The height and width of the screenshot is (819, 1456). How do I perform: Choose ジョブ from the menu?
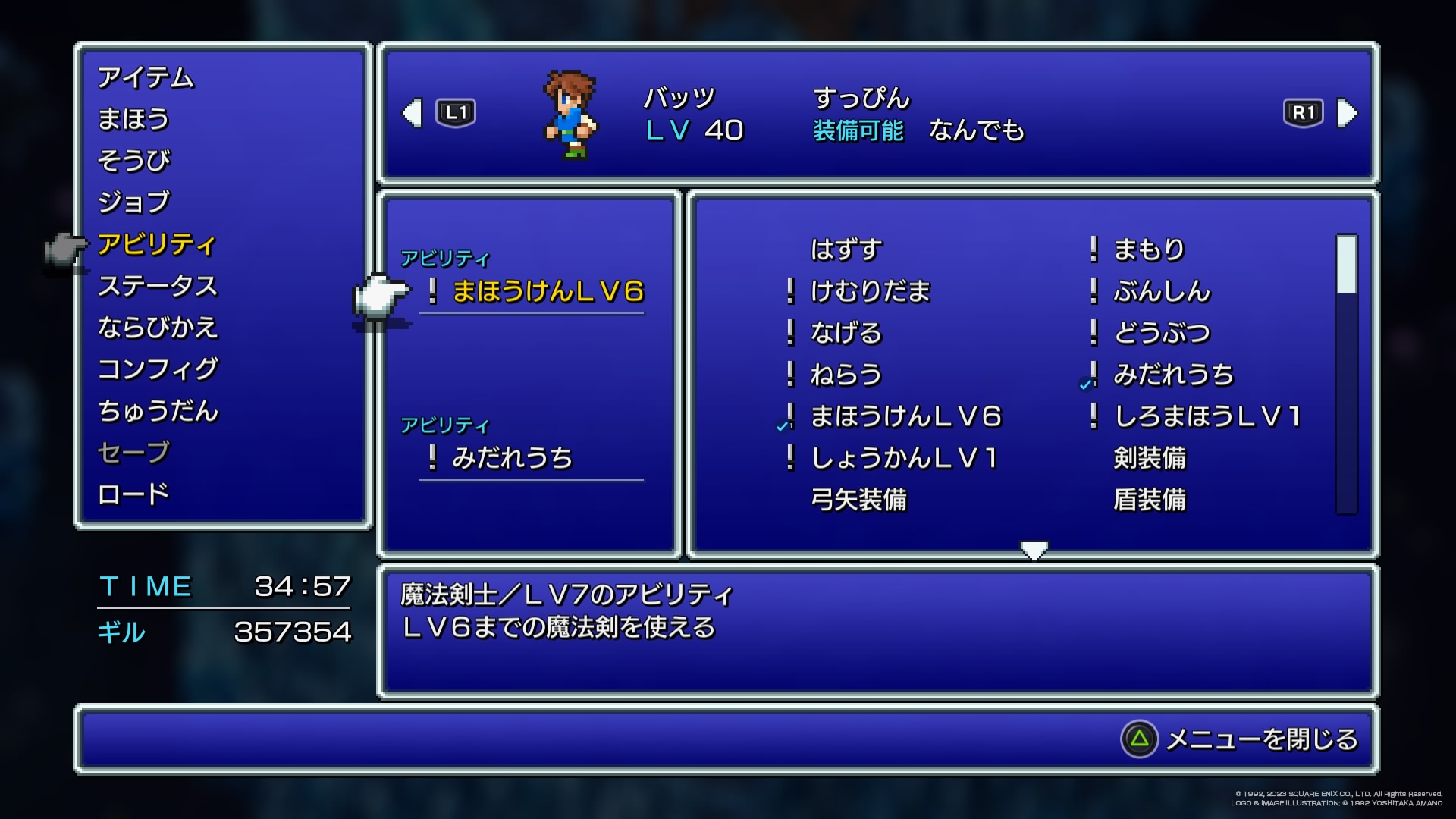tap(134, 202)
